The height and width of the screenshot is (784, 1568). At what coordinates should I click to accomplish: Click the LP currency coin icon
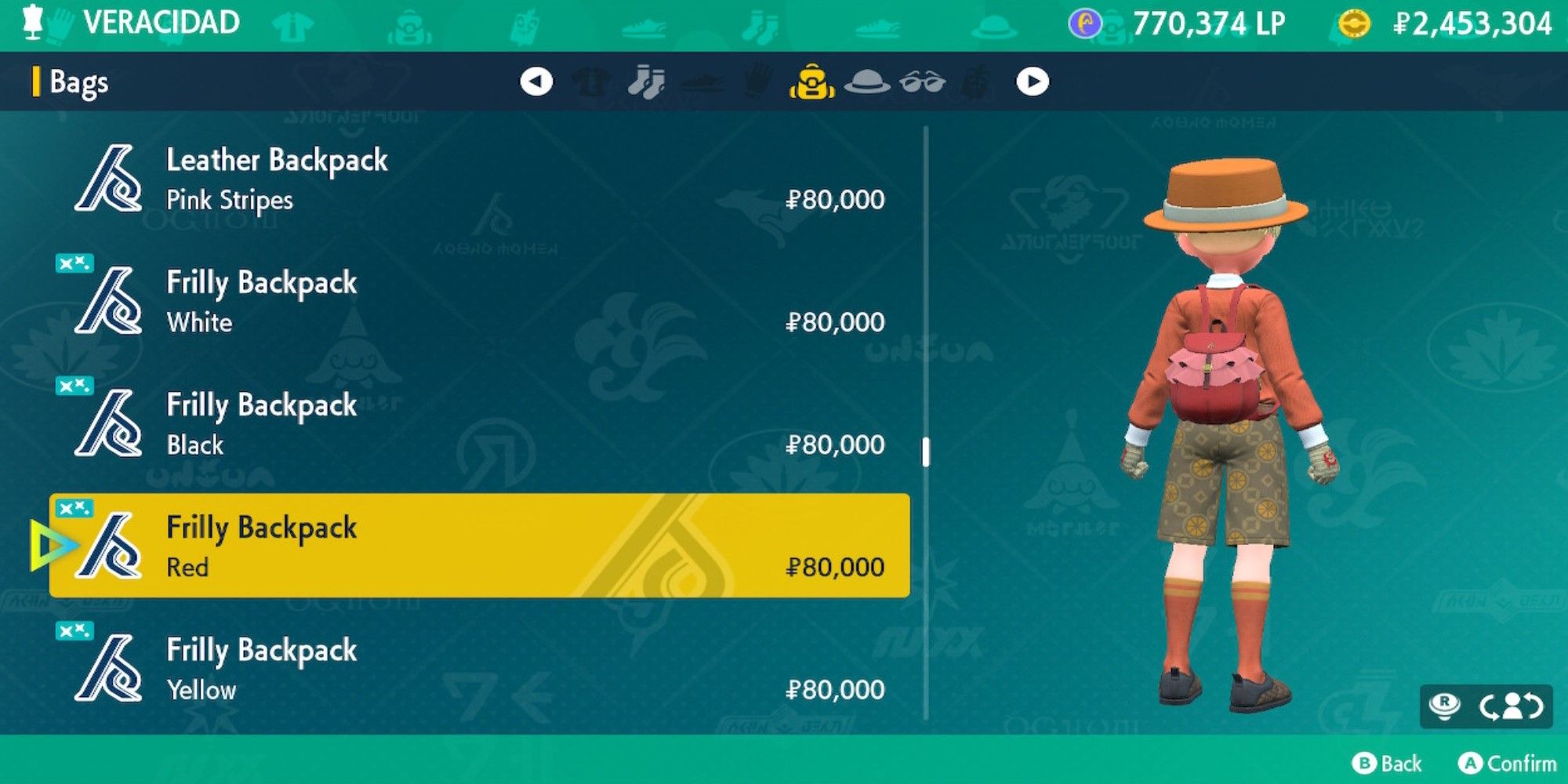point(1085,24)
